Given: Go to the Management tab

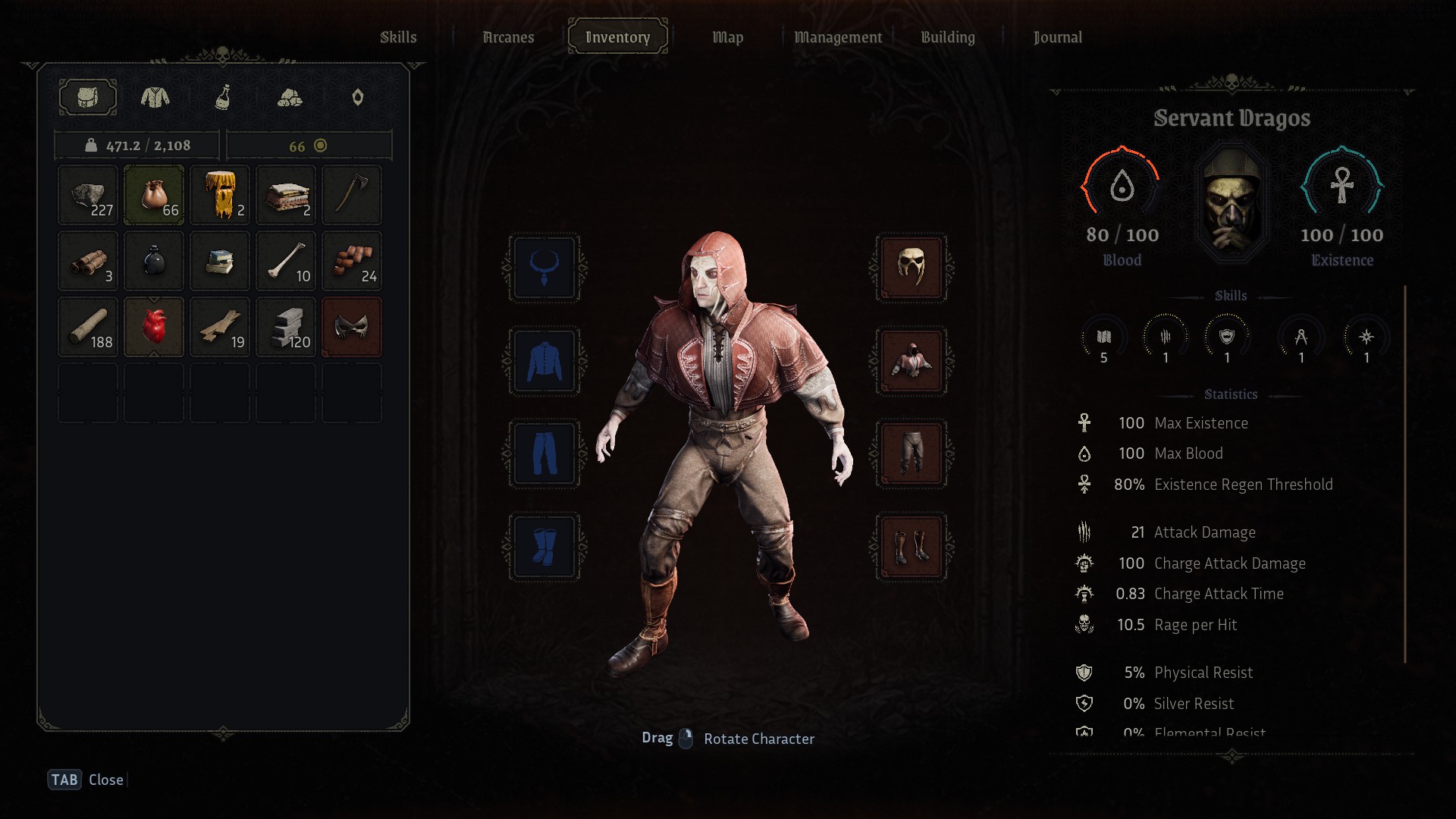Looking at the screenshot, I should [x=837, y=37].
